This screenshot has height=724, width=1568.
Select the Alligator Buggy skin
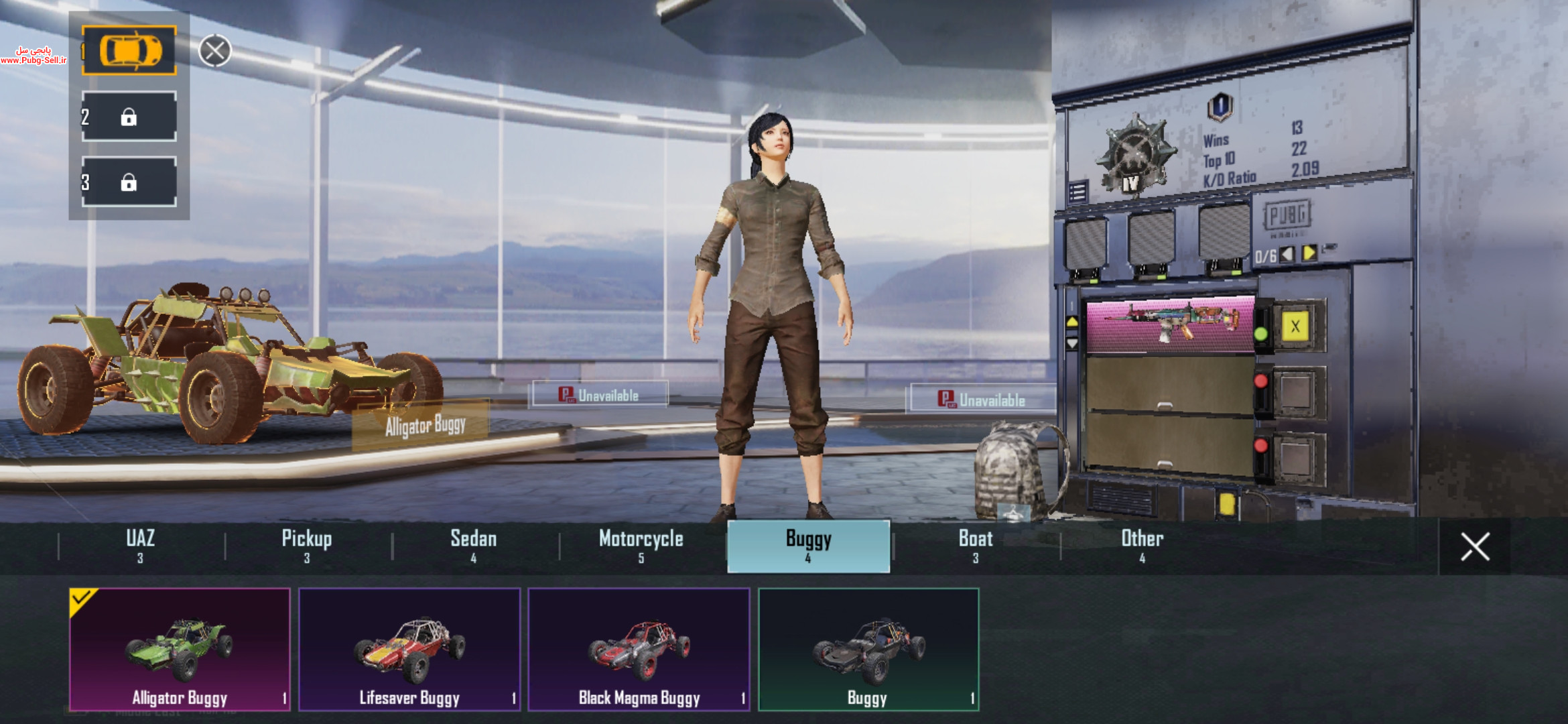coord(180,649)
